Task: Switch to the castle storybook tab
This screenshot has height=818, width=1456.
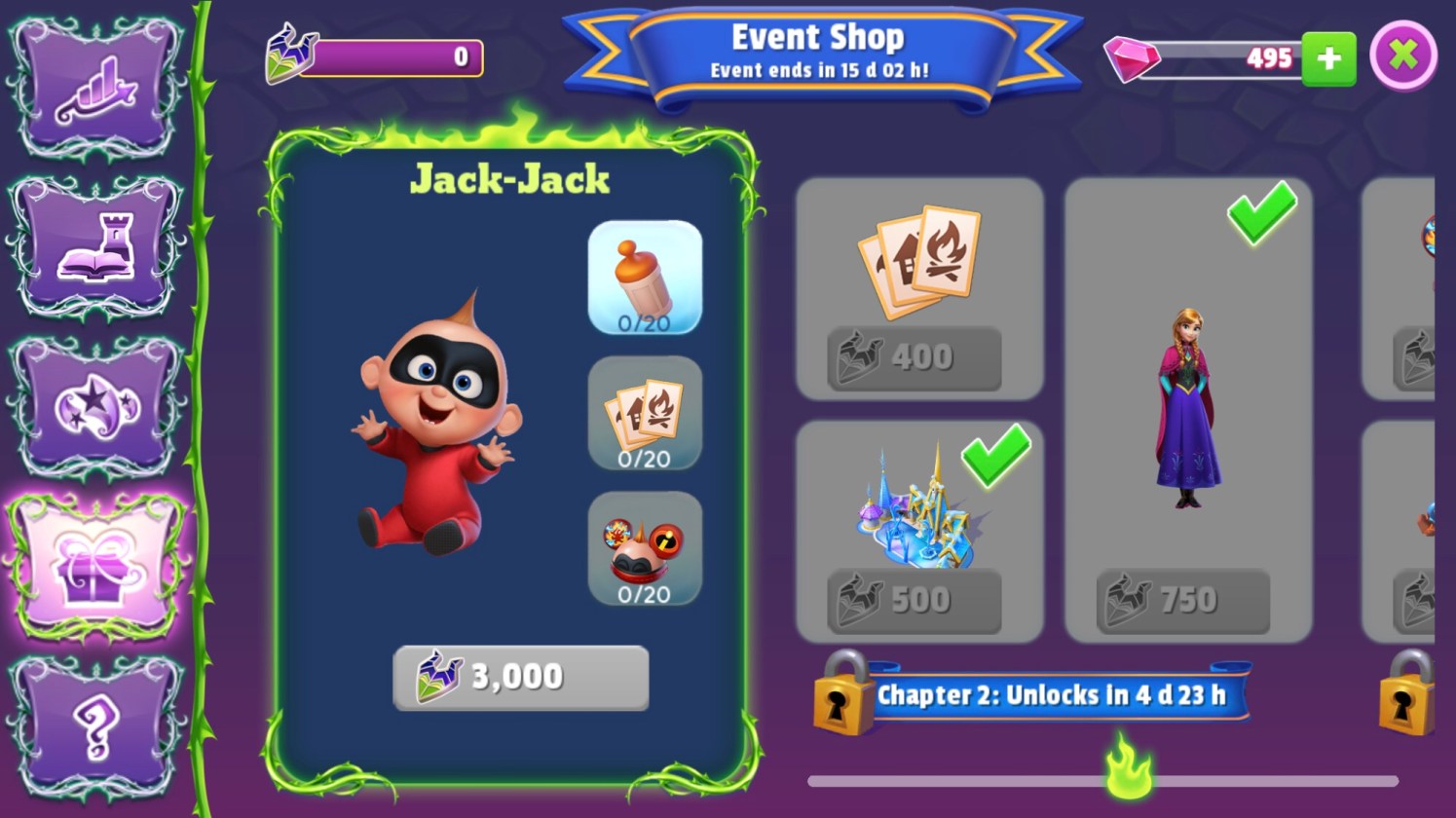Action: point(95,247)
